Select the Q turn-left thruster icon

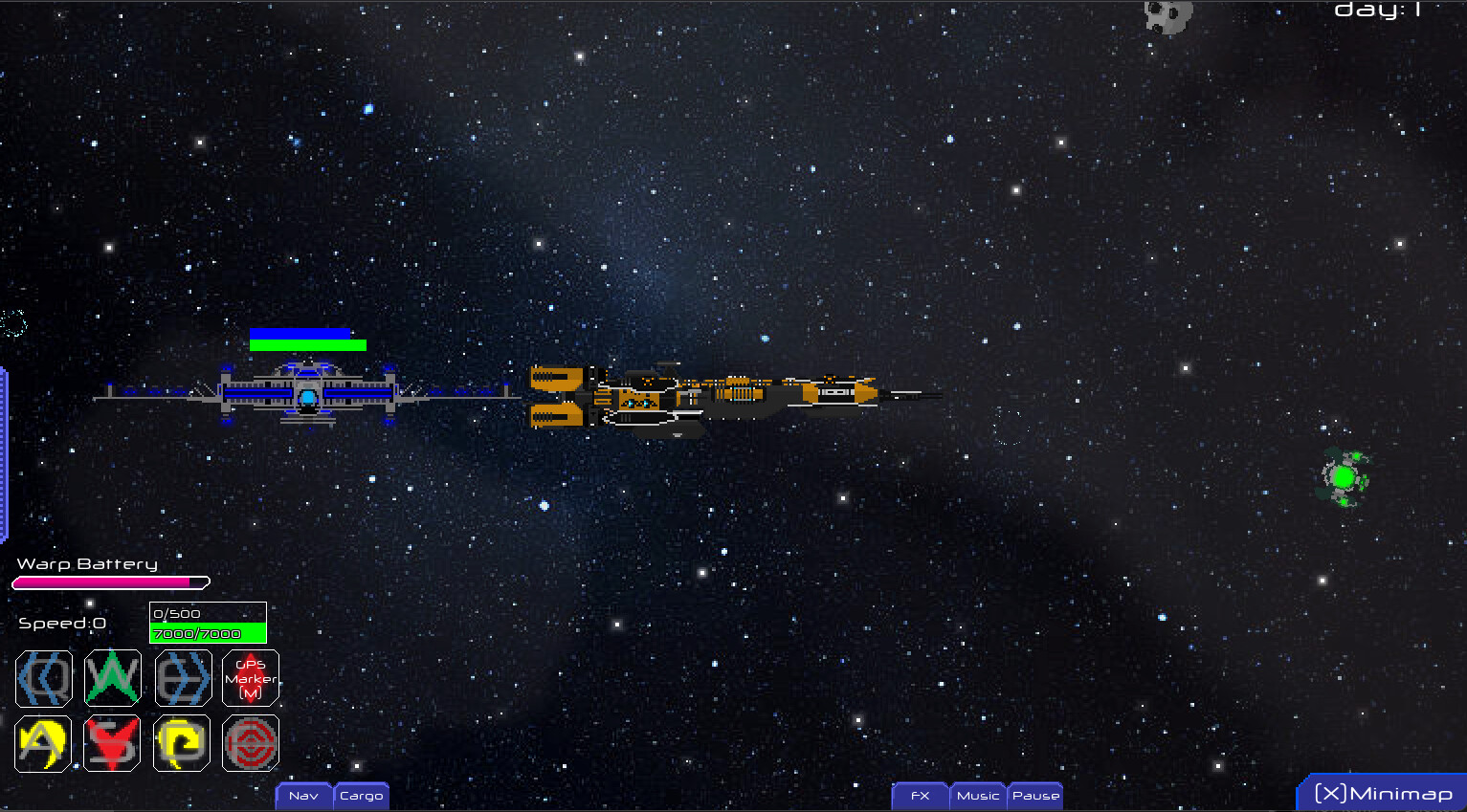pyautogui.click(x=42, y=679)
